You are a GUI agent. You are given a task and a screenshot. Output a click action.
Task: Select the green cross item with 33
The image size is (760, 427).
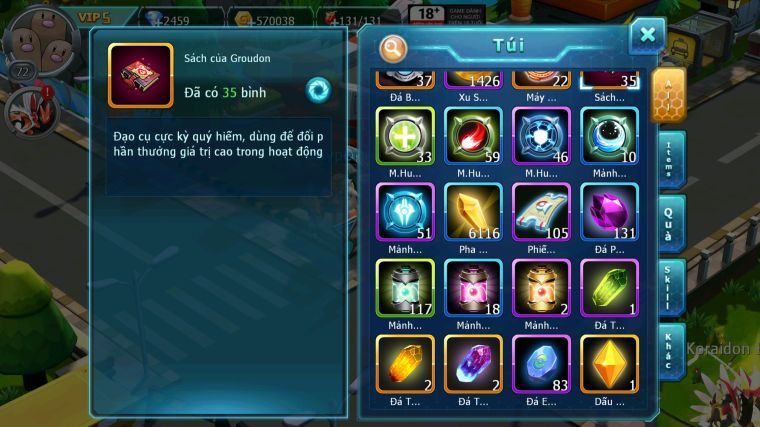(x=405, y=135)
